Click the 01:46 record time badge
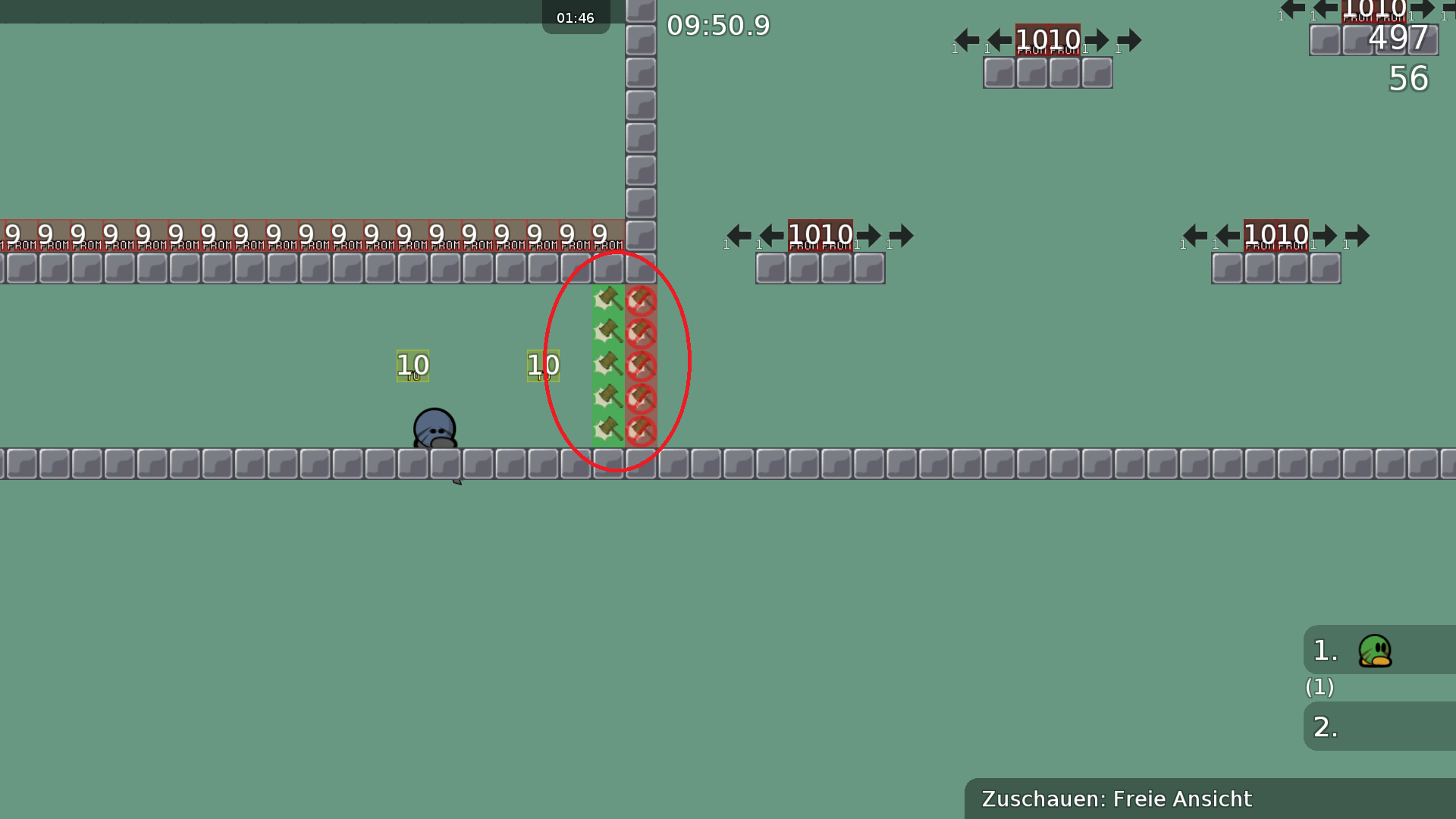 click(x=576, y=17)
